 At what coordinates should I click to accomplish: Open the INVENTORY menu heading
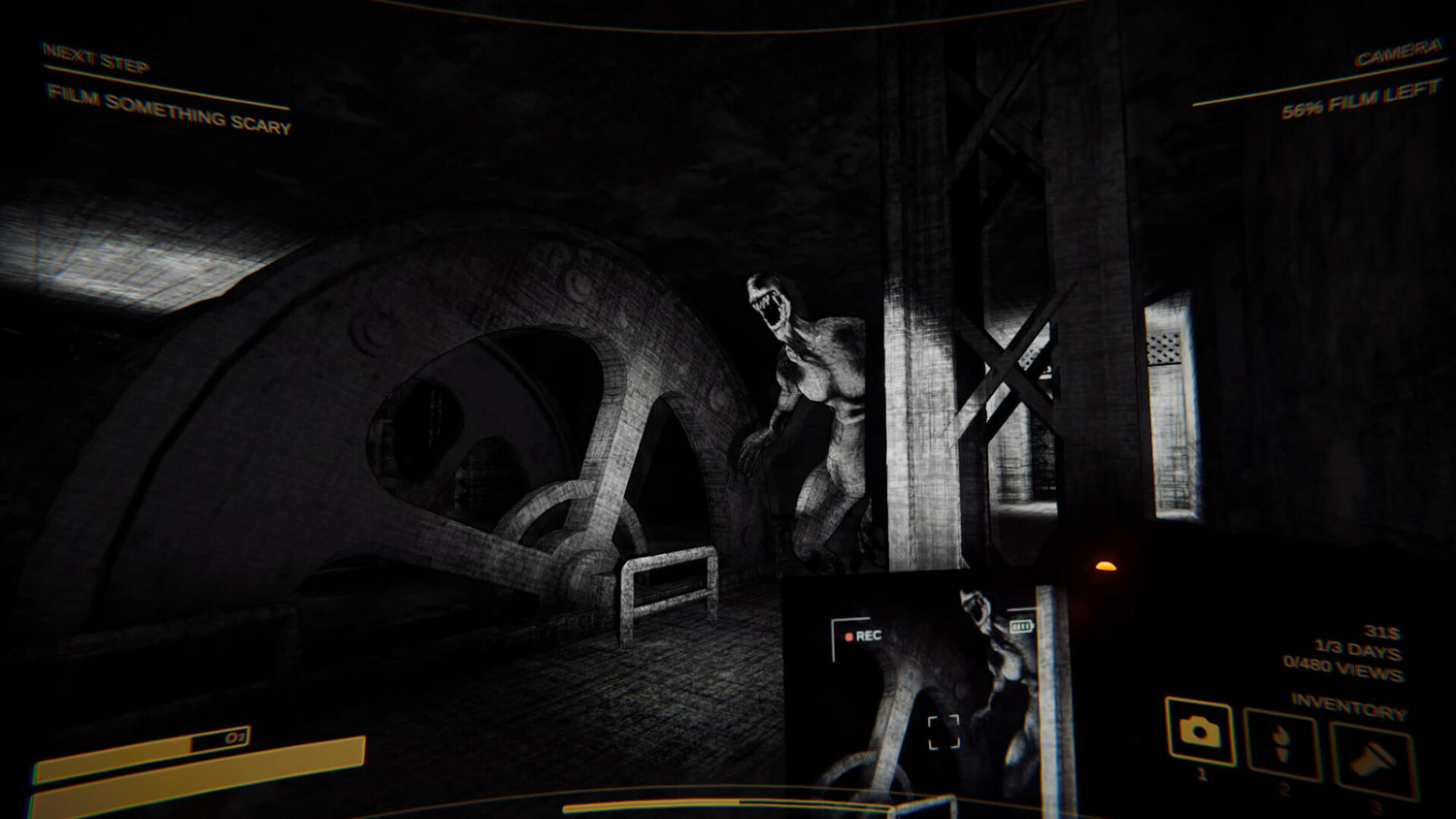pos(1349,705)
